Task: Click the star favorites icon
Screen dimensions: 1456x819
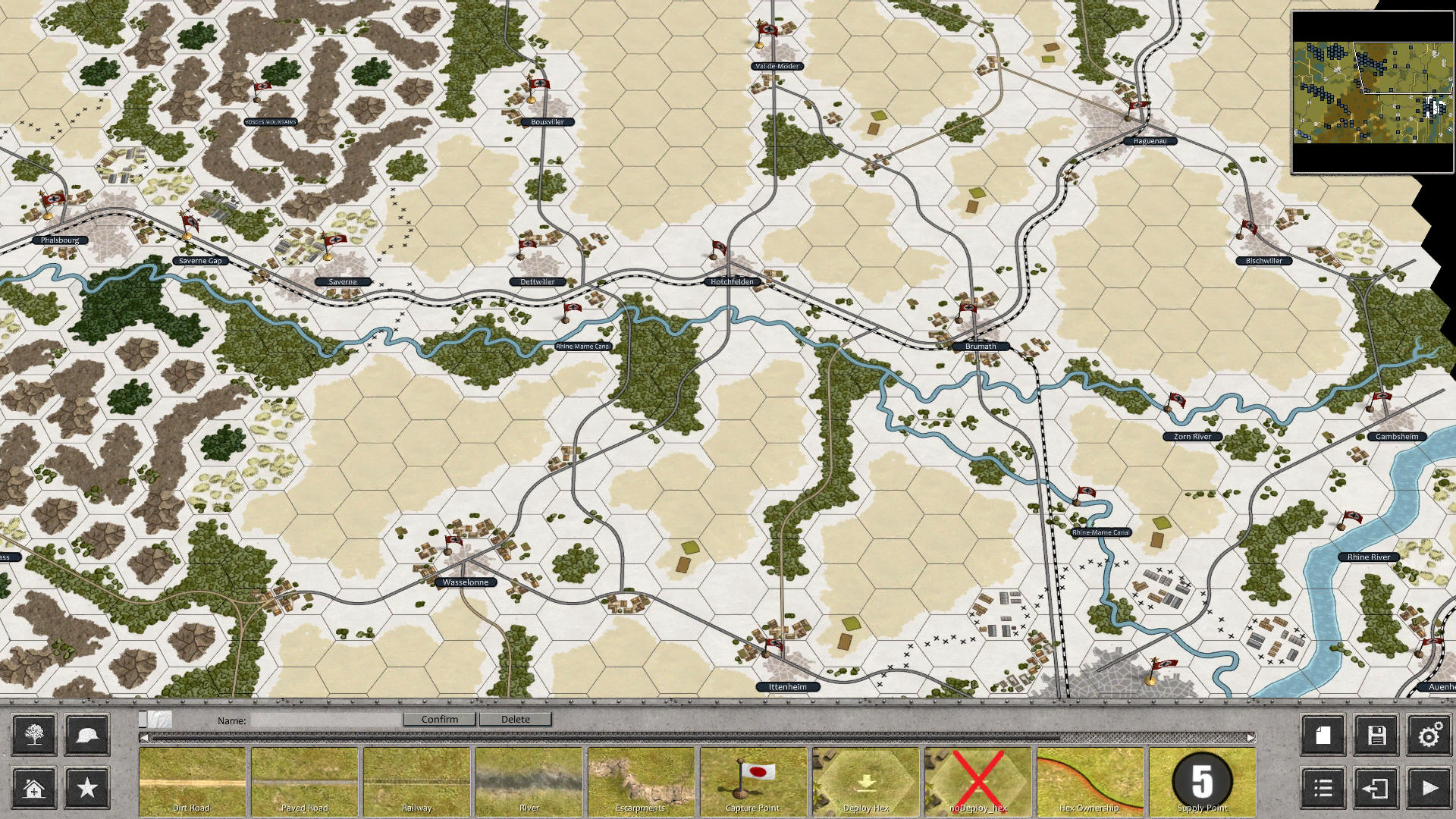Action: (86, 789)
